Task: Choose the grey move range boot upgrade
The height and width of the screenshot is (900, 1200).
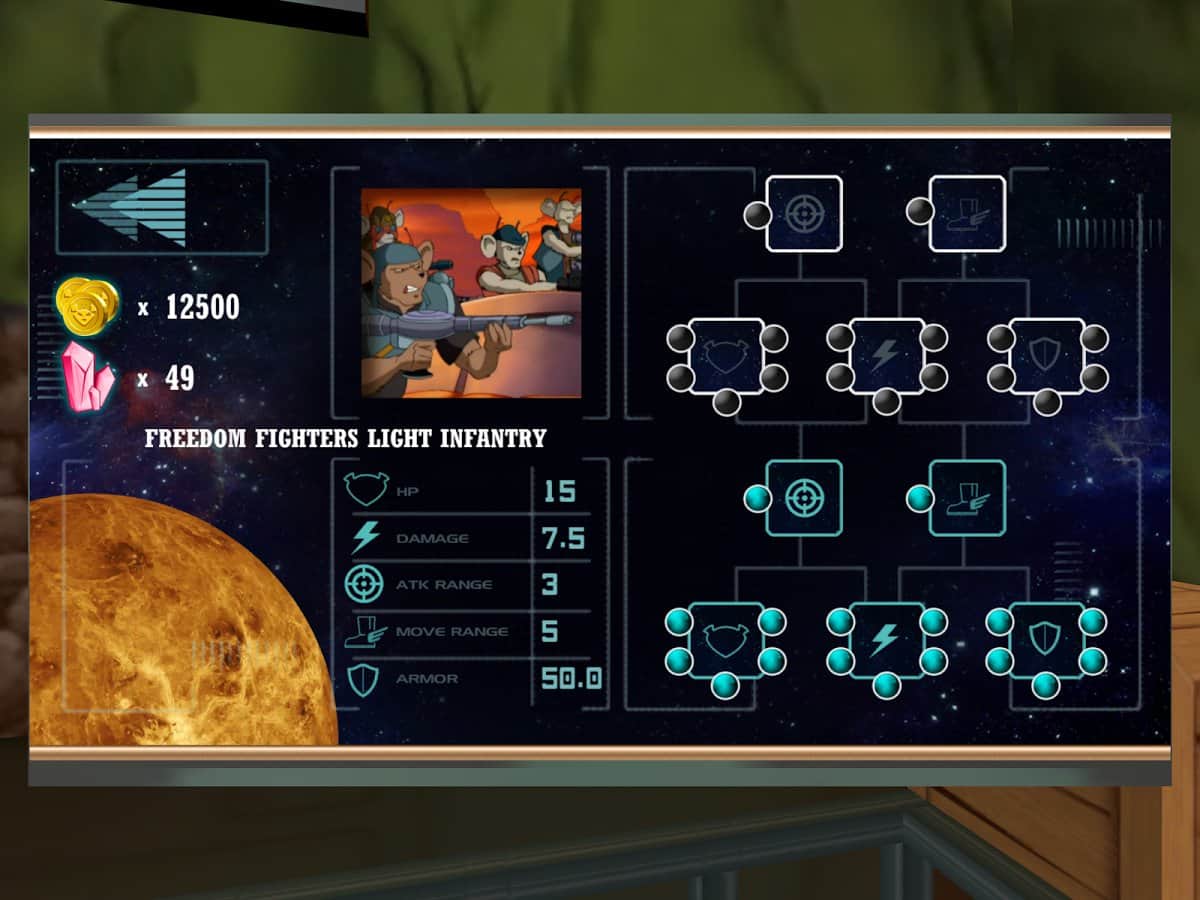Action: [967, 214]
